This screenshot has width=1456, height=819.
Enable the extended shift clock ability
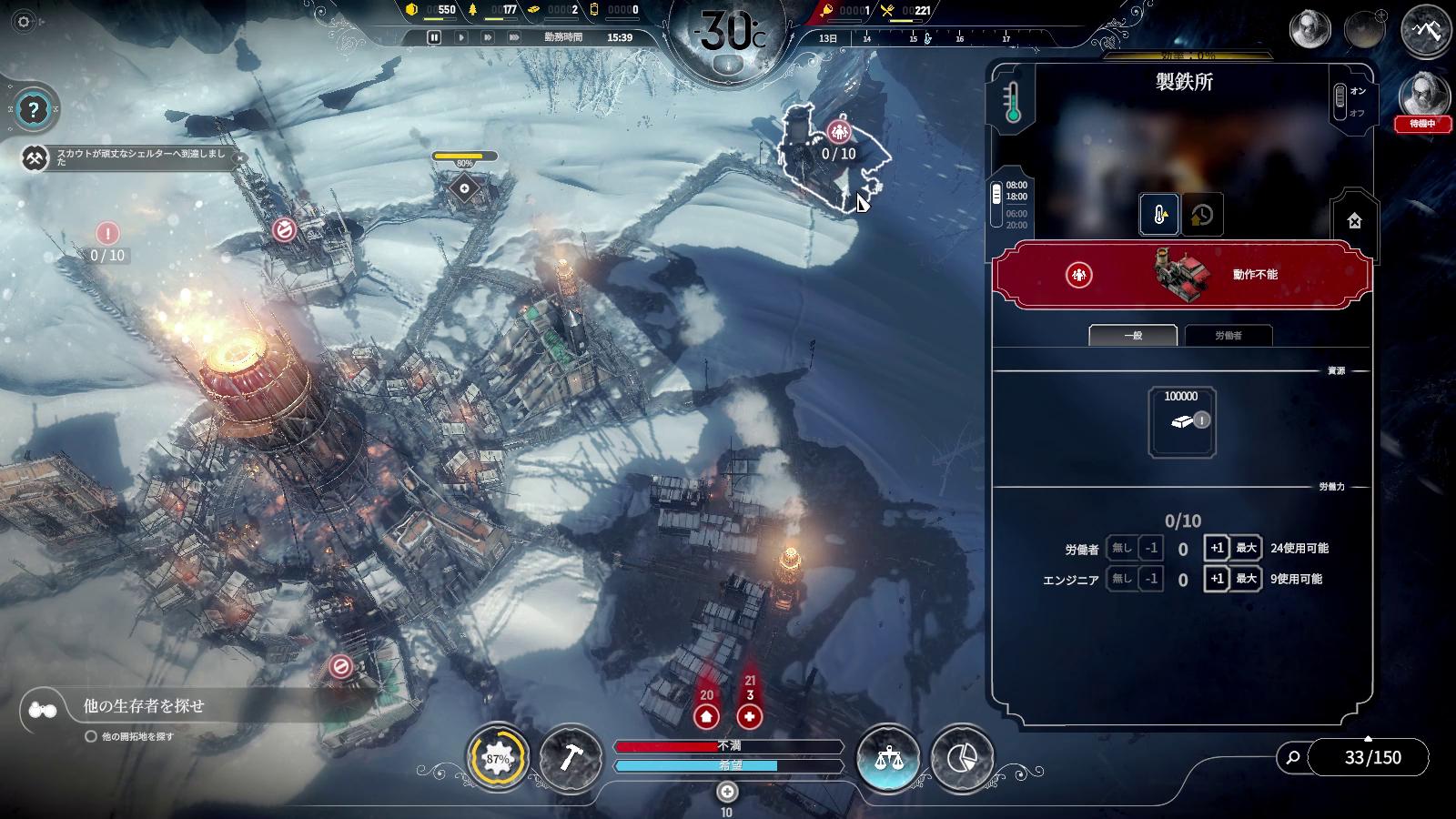1201,215
